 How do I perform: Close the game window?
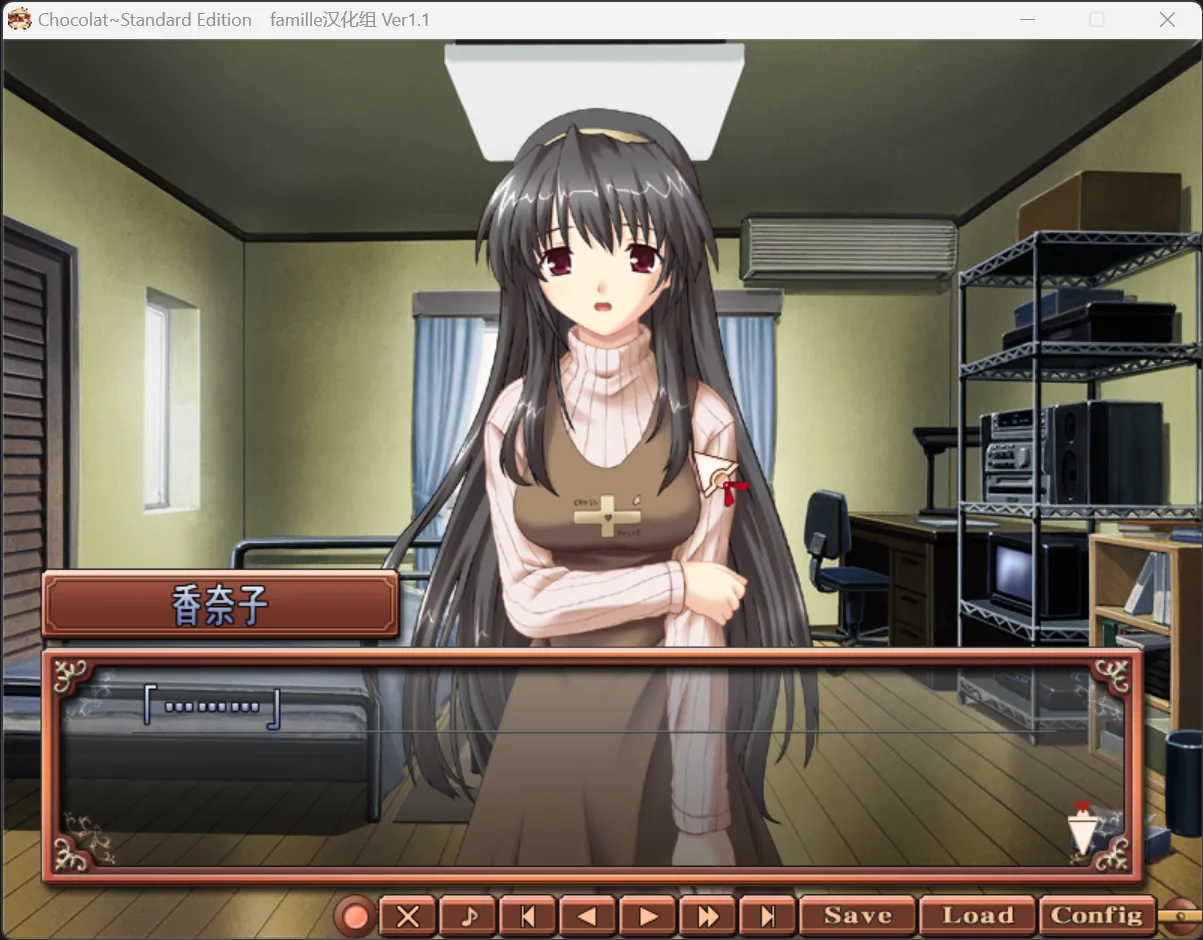(1167, 20)
